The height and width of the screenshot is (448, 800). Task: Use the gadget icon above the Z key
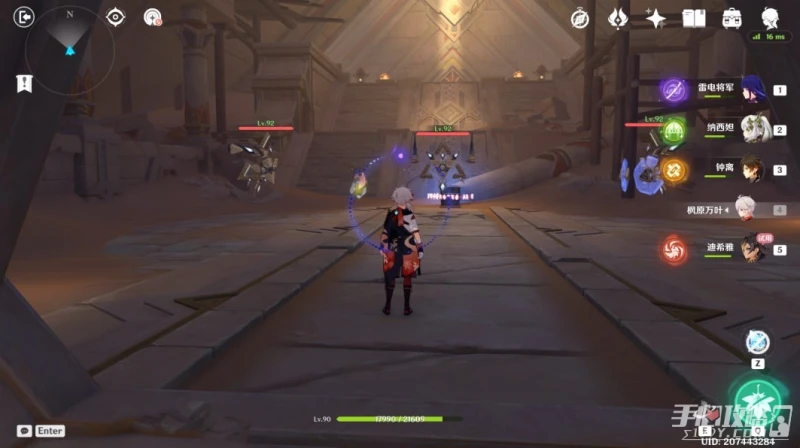[757, 342]
